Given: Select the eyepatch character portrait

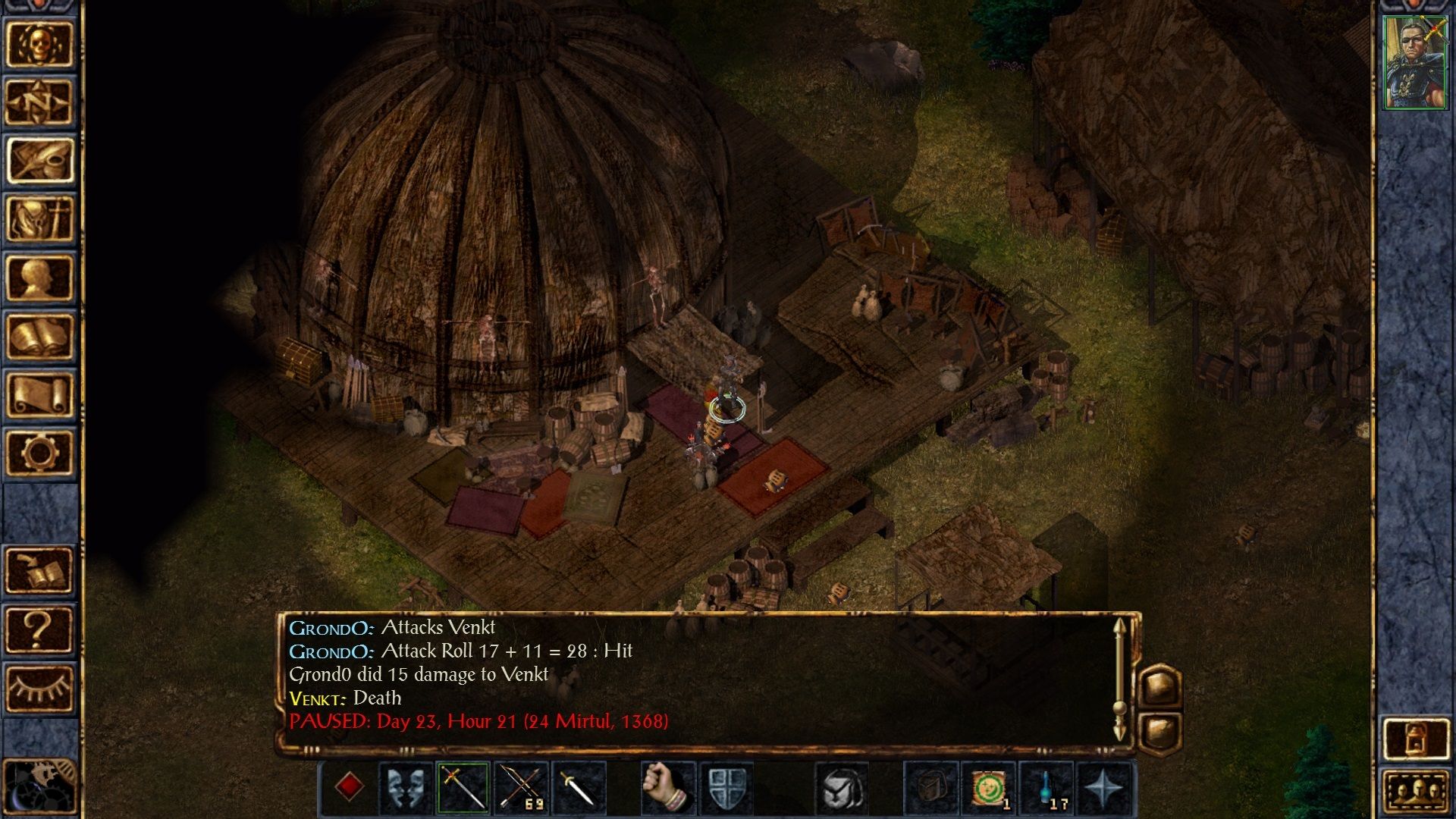Looking at the screenshot, I should [1415, 63].
